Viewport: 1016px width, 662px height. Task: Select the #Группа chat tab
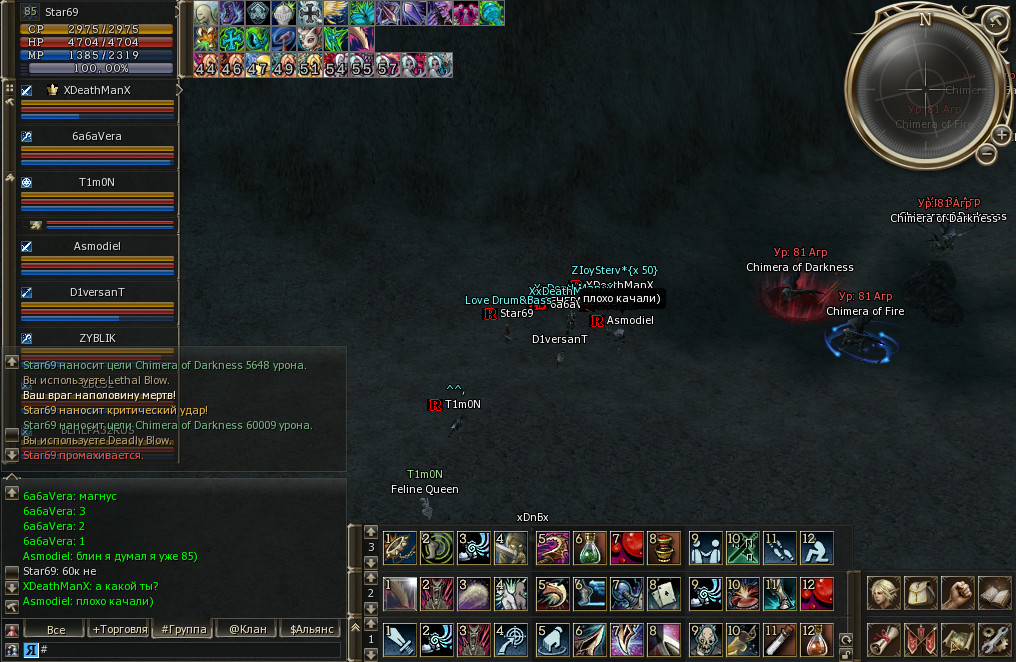(x=184, y=629)
